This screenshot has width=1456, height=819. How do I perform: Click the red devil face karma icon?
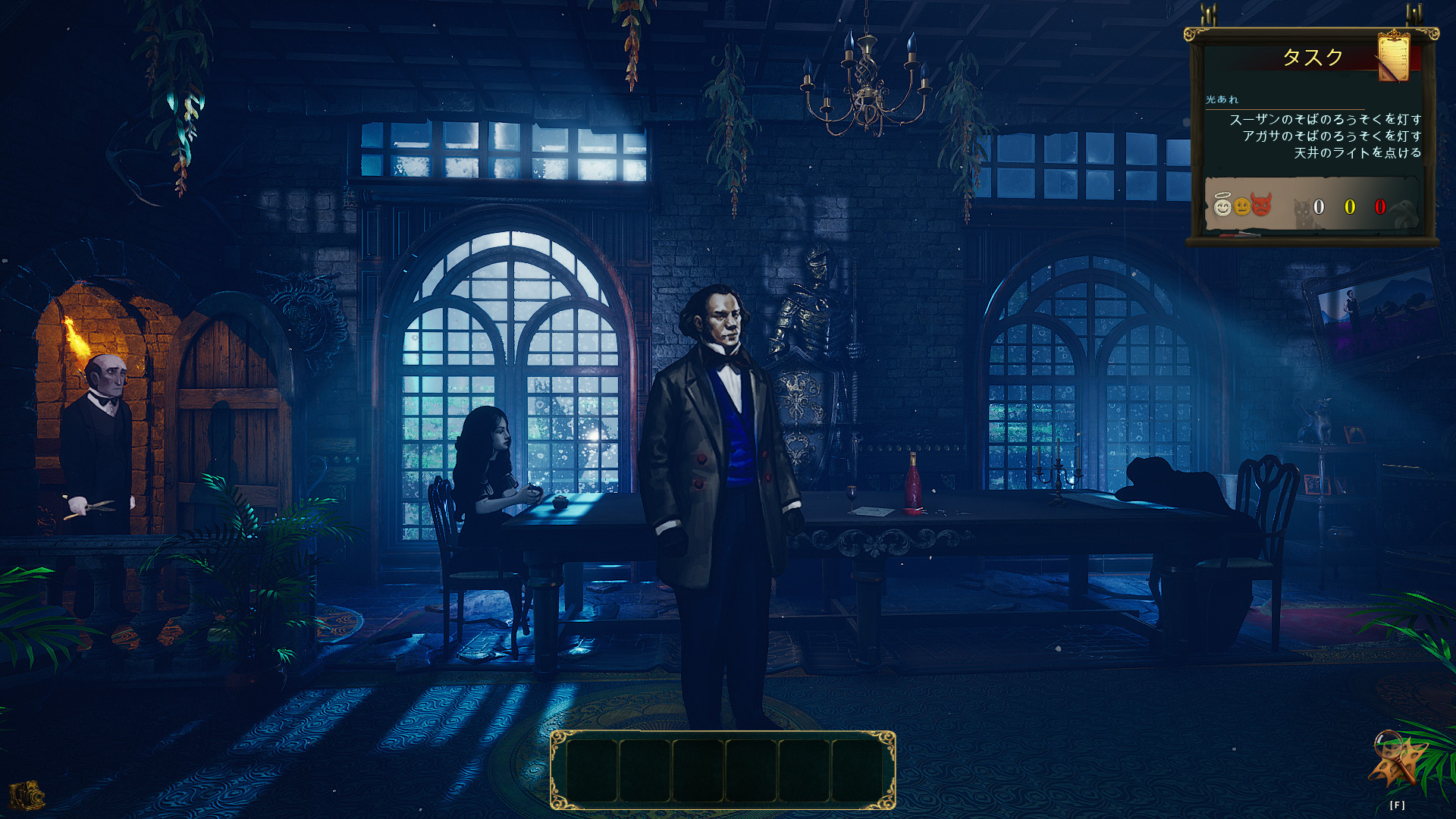click(x=1260, y=205)
